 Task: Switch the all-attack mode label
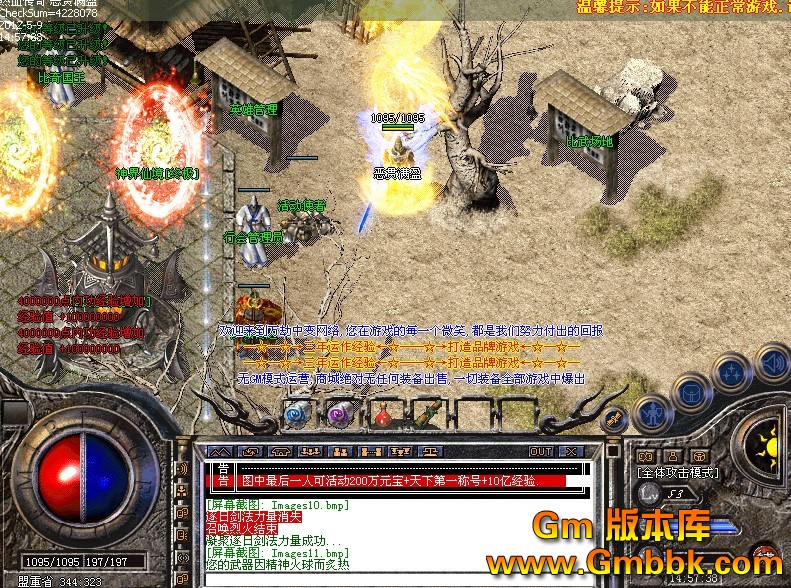[x=679, y=470]
